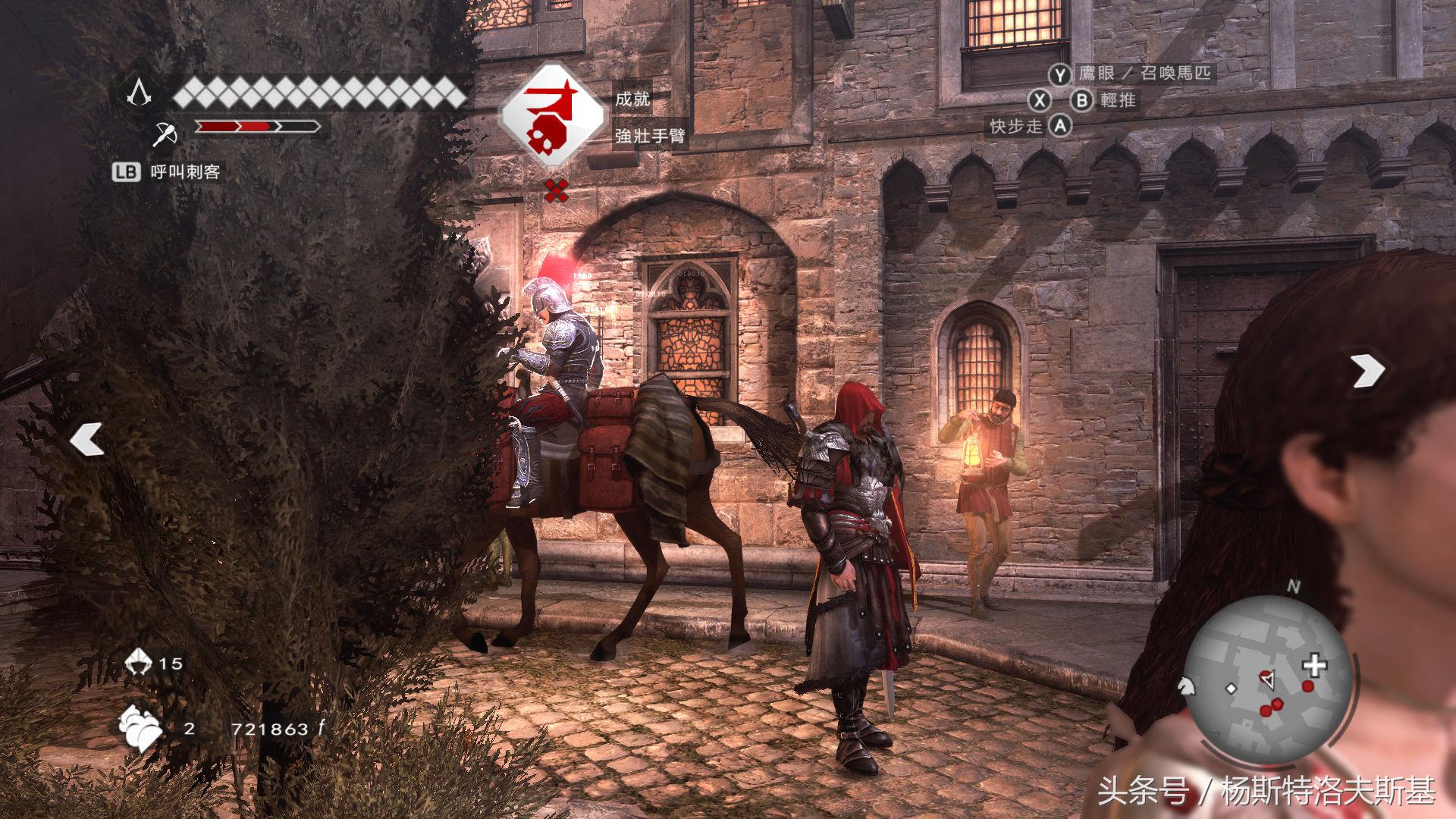Image resolution: width=1456 pixels, height=819 pixels.
Task: Click the white diamond marker on minimap
Action: tap(1232, 689)
